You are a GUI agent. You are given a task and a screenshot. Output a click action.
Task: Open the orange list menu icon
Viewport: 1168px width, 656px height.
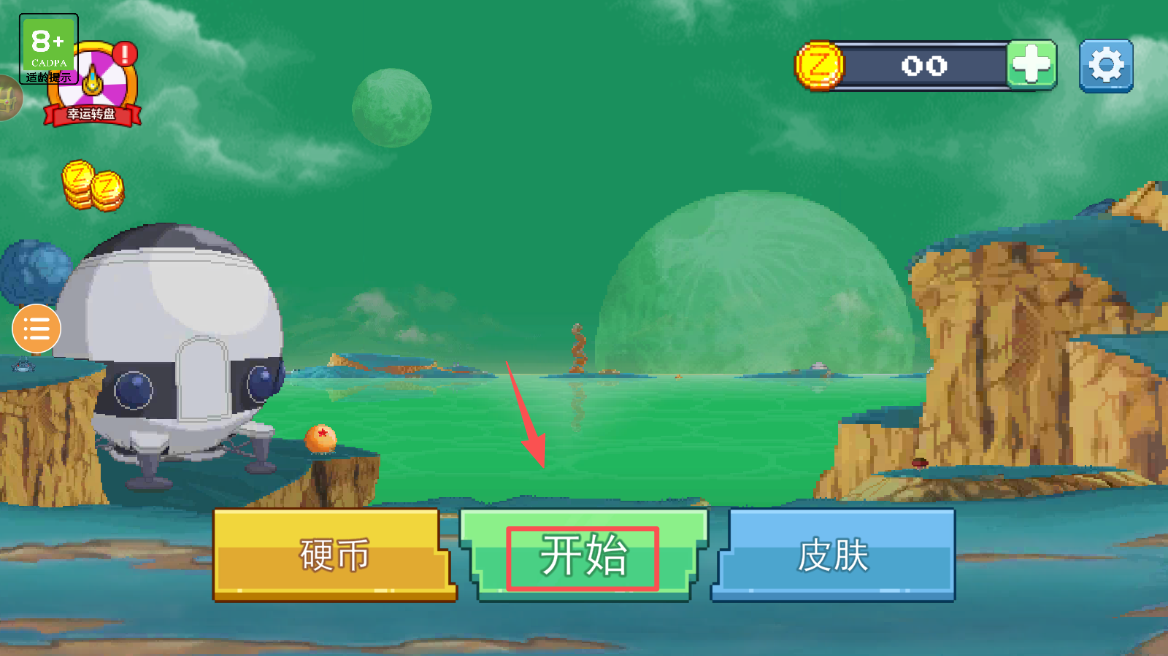37,329
